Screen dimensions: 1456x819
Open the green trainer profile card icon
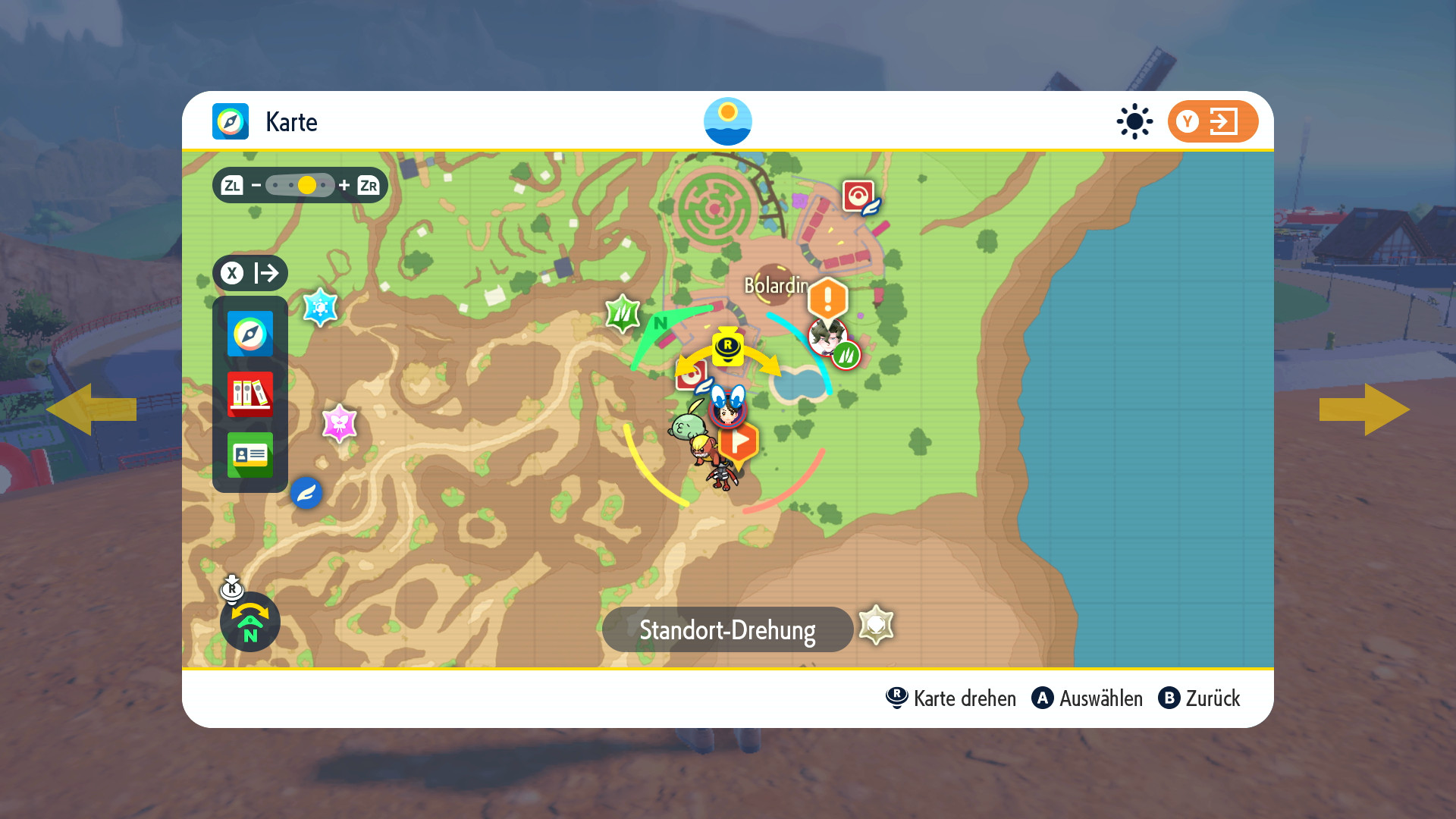click(250, 454)
